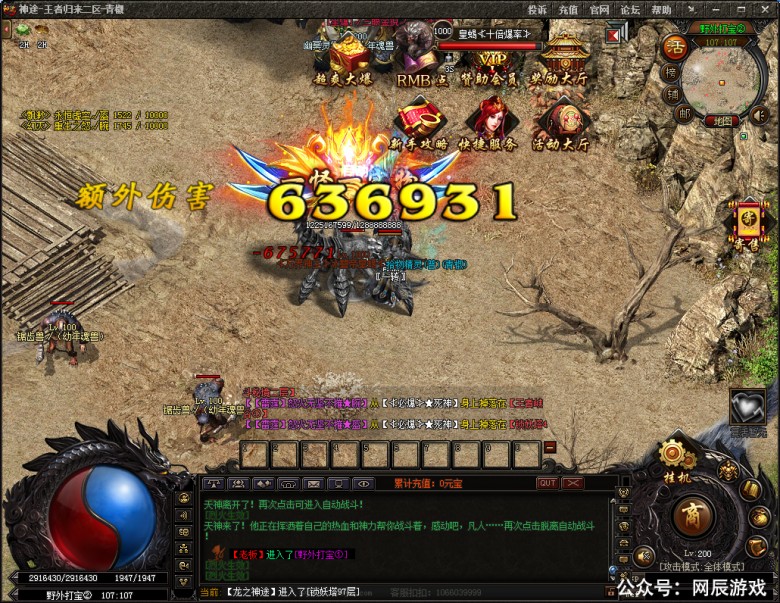Open the 榜 ranking button
780x603 pixels.
click(670, 73)
